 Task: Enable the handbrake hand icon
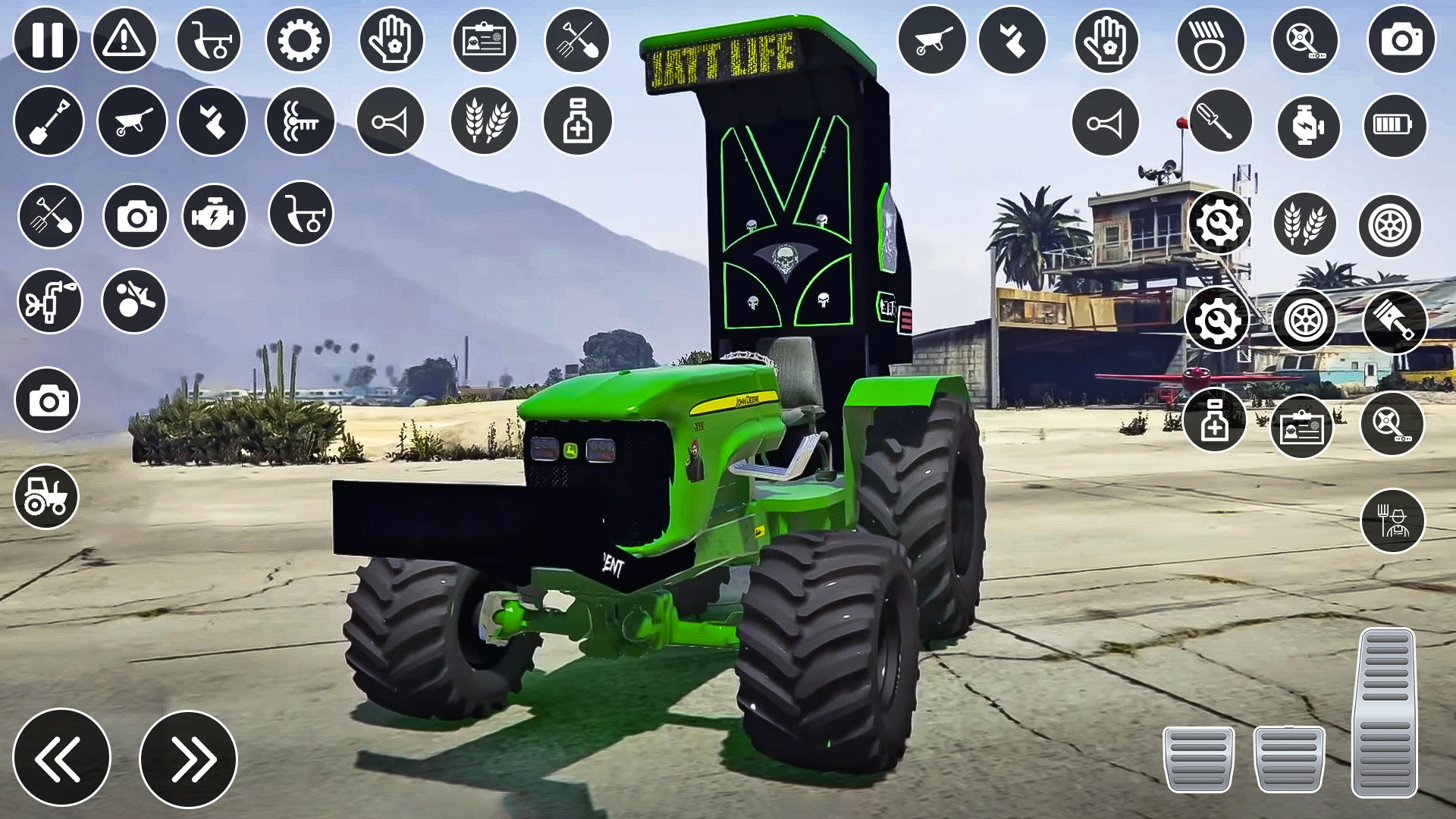pyautogui.click(x=392, y=42)
